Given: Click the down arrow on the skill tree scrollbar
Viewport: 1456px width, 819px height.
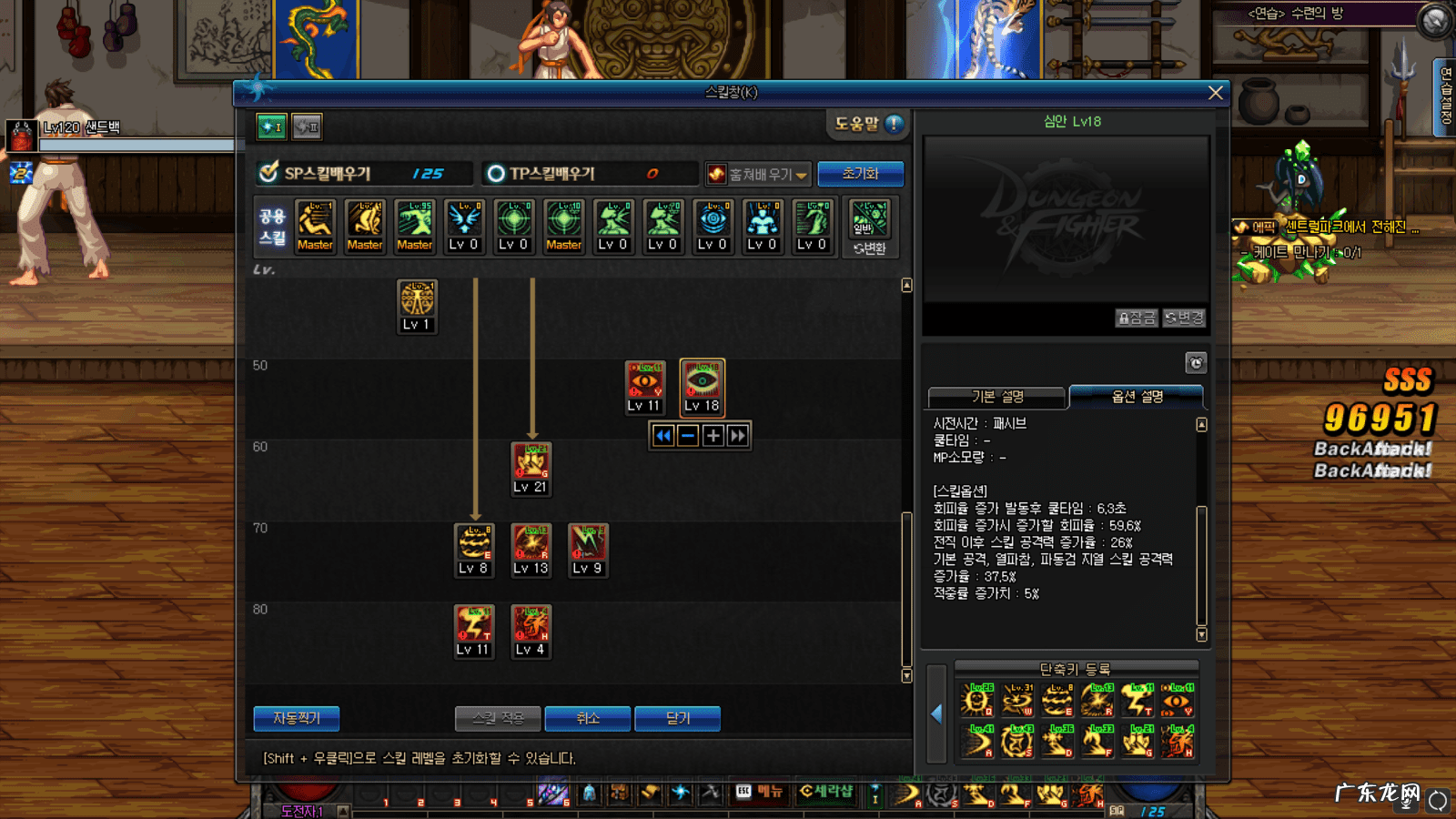Looking at the screenshot, I should pyautogui.click(x=905, y=676).
